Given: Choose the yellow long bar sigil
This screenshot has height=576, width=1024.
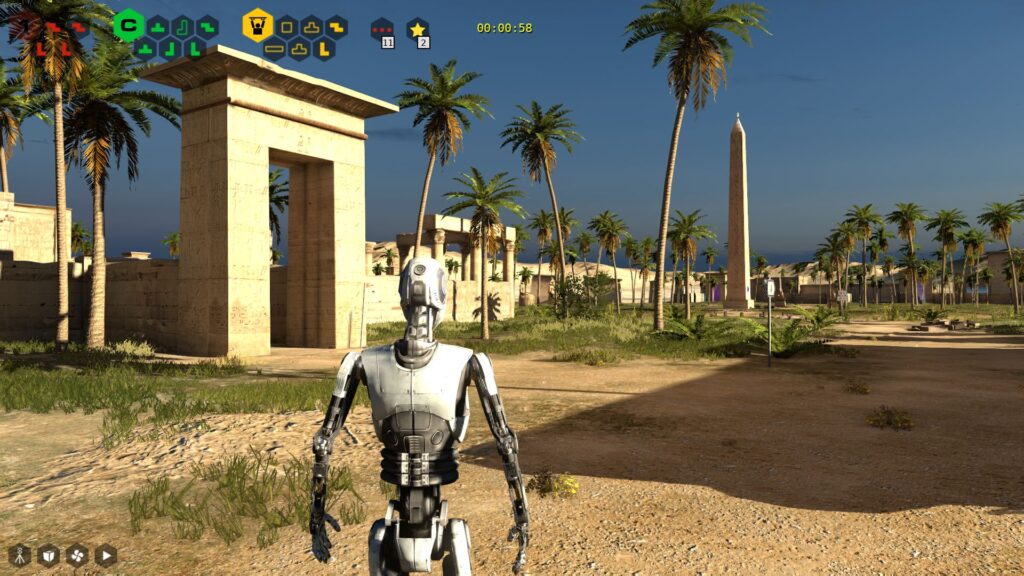Looking at the screenshot, I should pyautogui.click(x=274, y=48).
